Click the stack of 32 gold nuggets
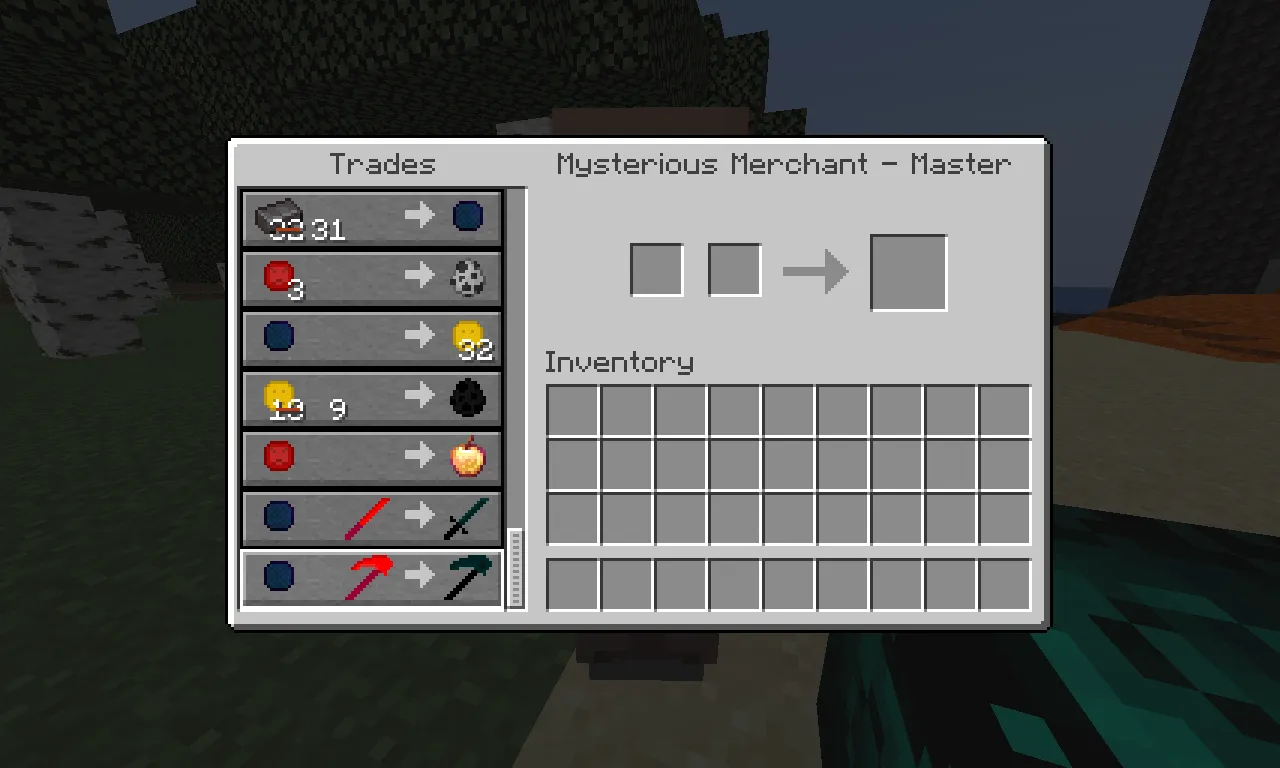 469,336
